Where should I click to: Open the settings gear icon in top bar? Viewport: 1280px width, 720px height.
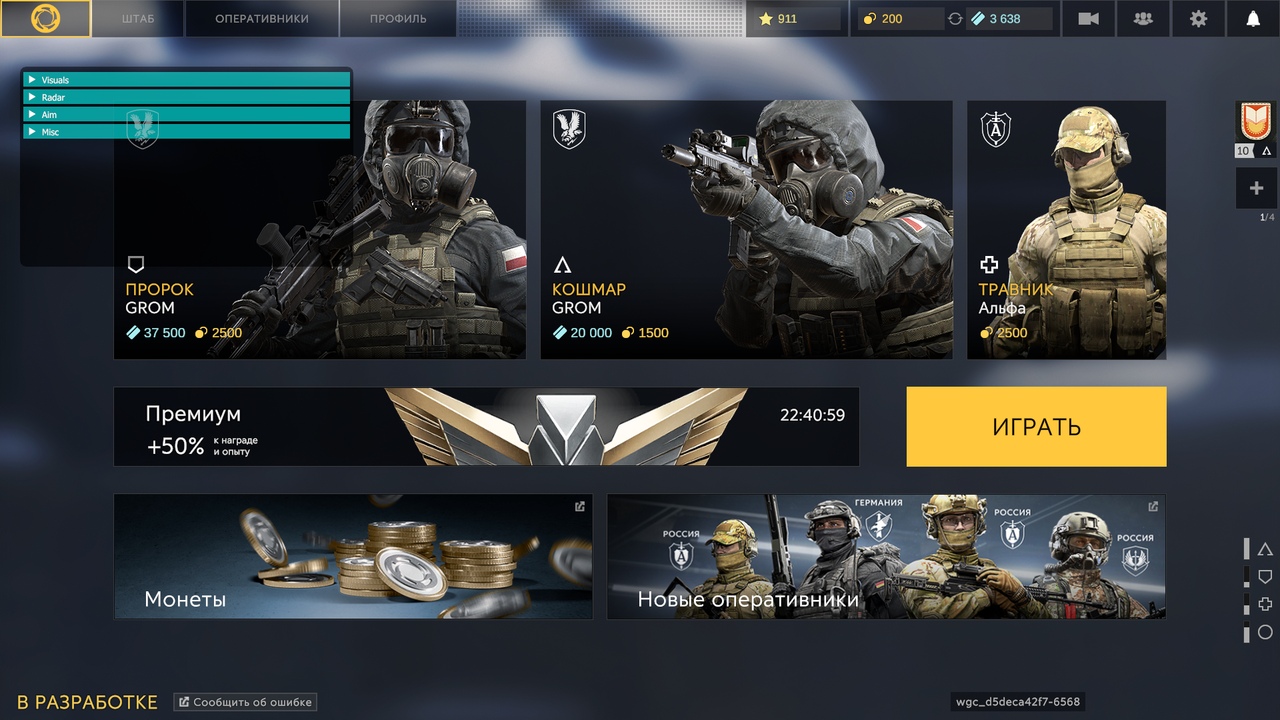tap(1197, 18)
